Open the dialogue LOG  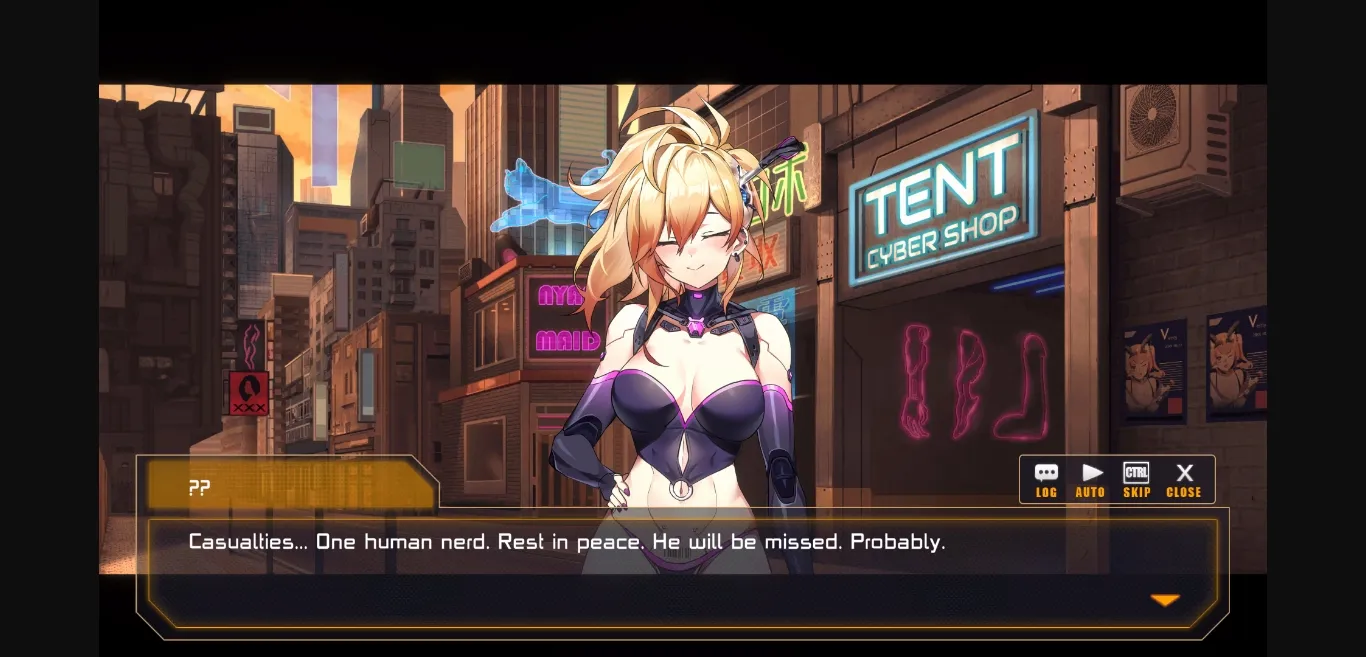(x=1046, y=479)
